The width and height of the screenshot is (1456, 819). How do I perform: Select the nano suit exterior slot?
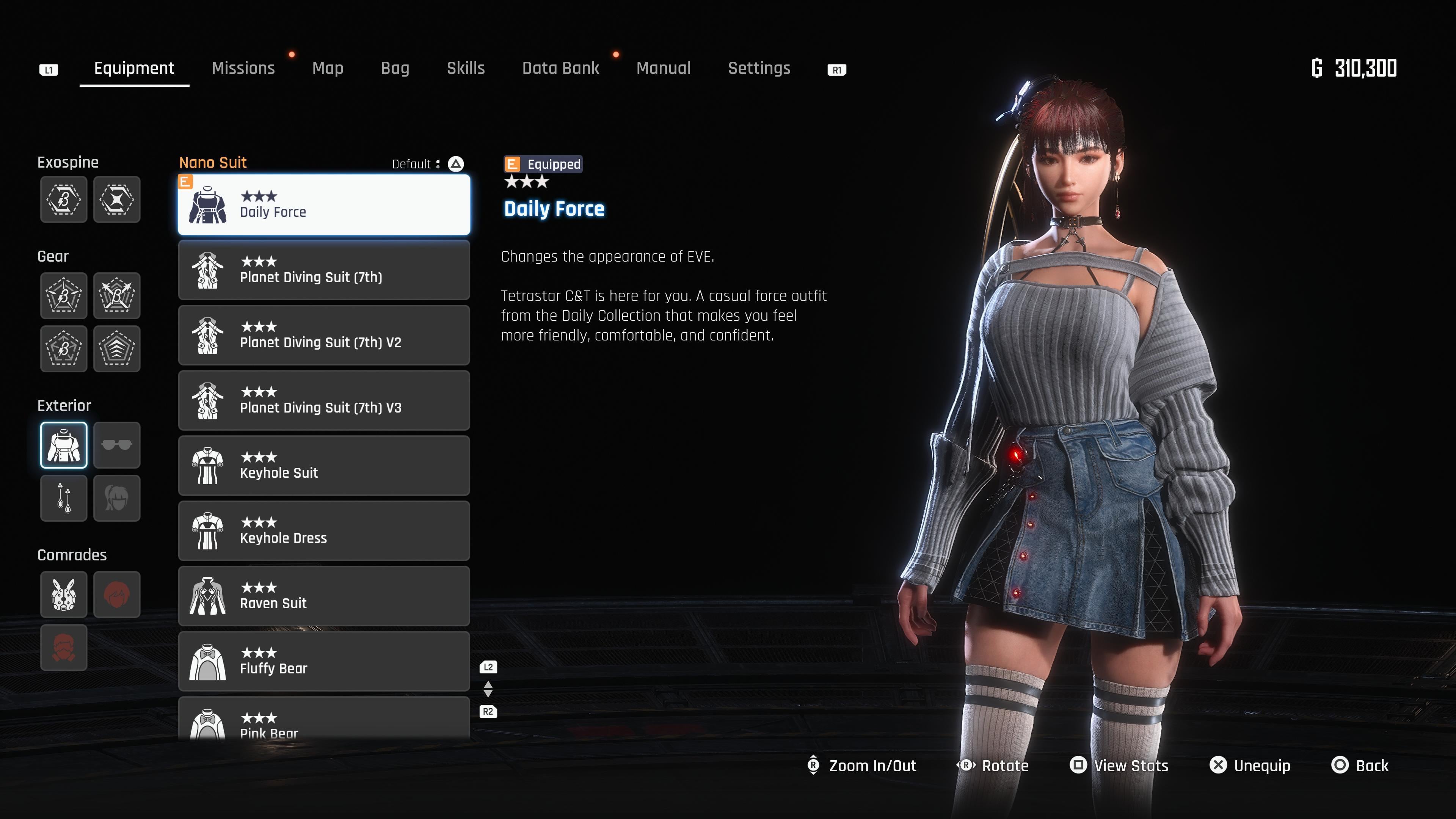point(64,445)
